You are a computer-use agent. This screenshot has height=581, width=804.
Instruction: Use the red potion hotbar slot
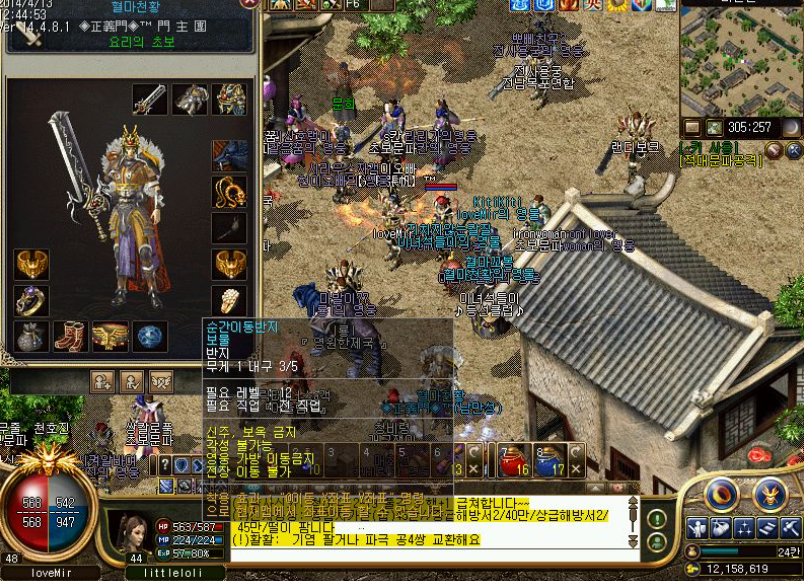pos(513,459)
